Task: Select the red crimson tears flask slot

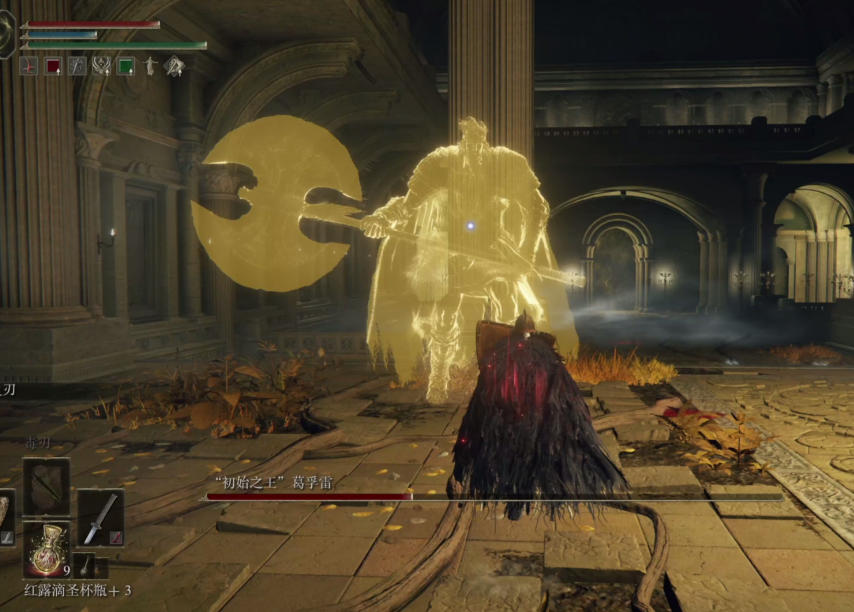Action: (46, 549)
